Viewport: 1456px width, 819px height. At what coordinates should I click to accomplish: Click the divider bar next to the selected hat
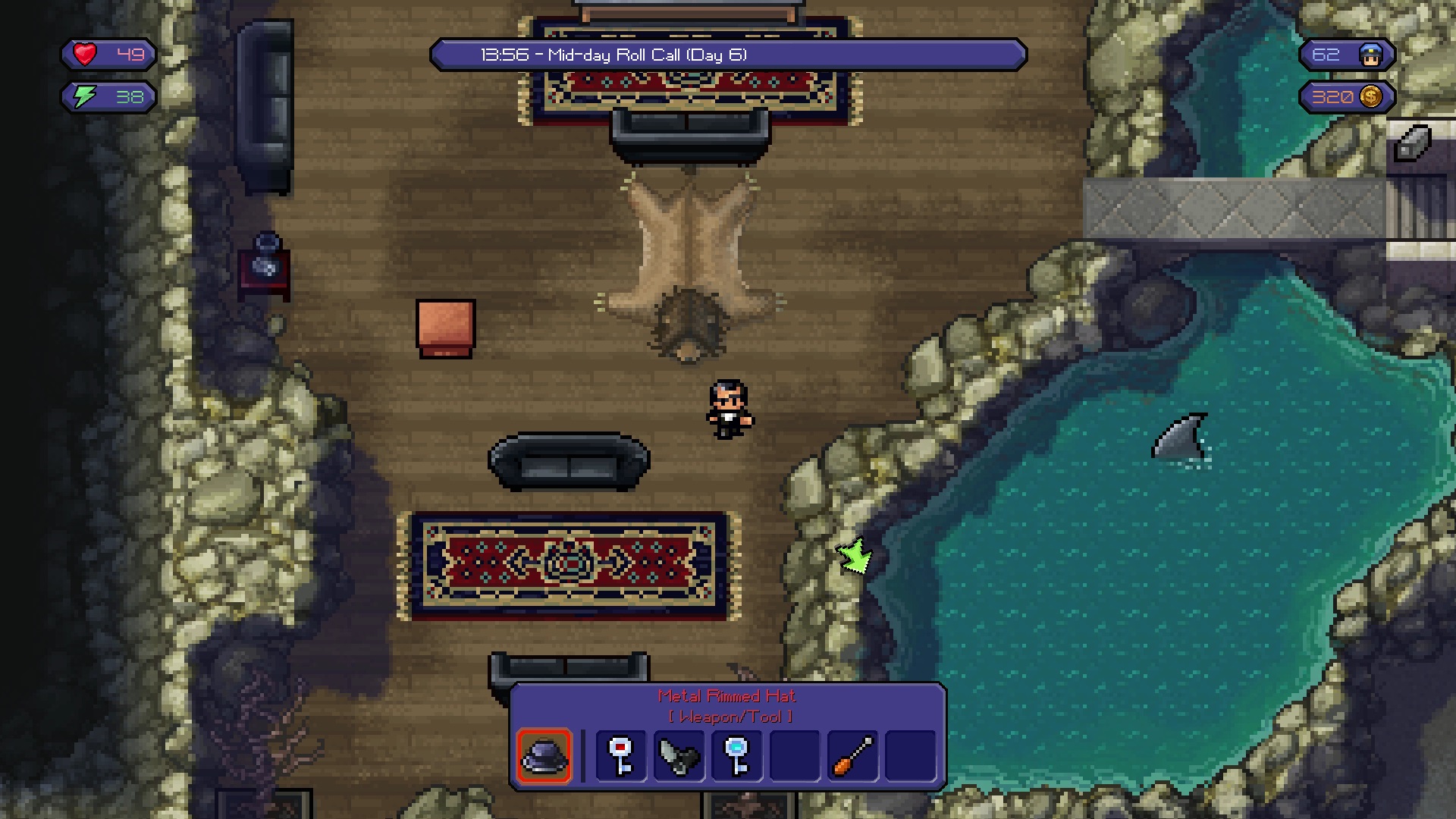584,756
